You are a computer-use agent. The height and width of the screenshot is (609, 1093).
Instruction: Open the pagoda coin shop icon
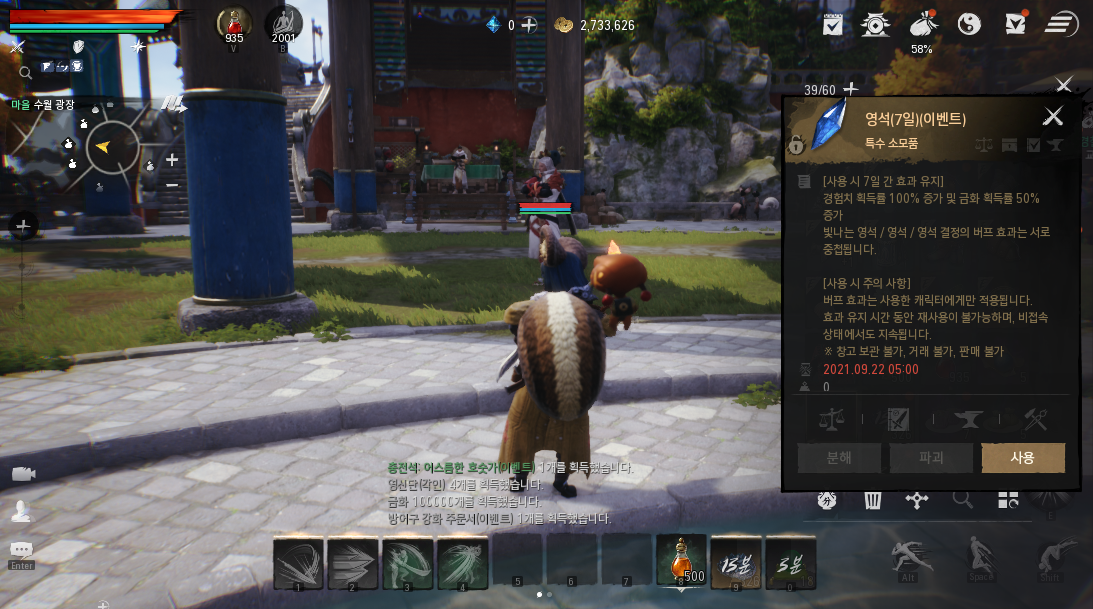[x=877, y=24]
